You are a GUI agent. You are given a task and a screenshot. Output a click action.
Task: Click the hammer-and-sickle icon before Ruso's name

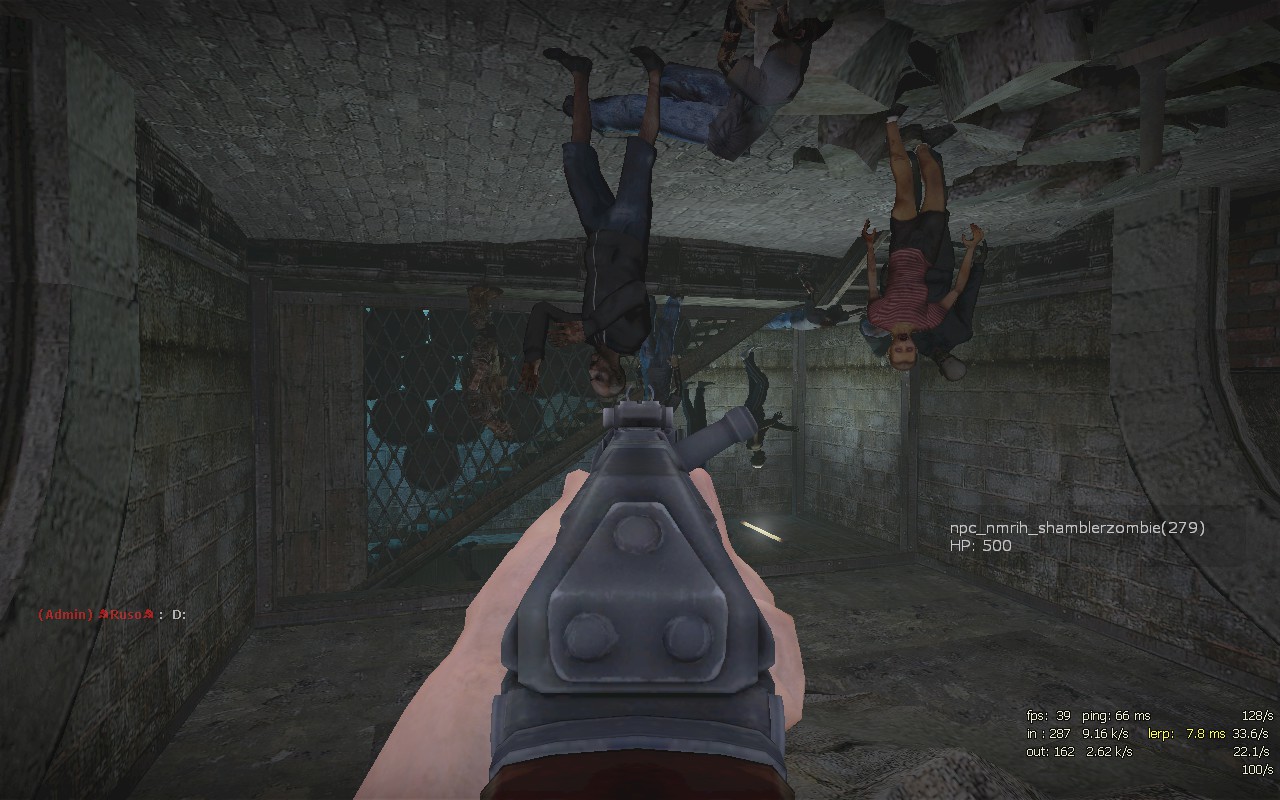click(x=103, y=614)
